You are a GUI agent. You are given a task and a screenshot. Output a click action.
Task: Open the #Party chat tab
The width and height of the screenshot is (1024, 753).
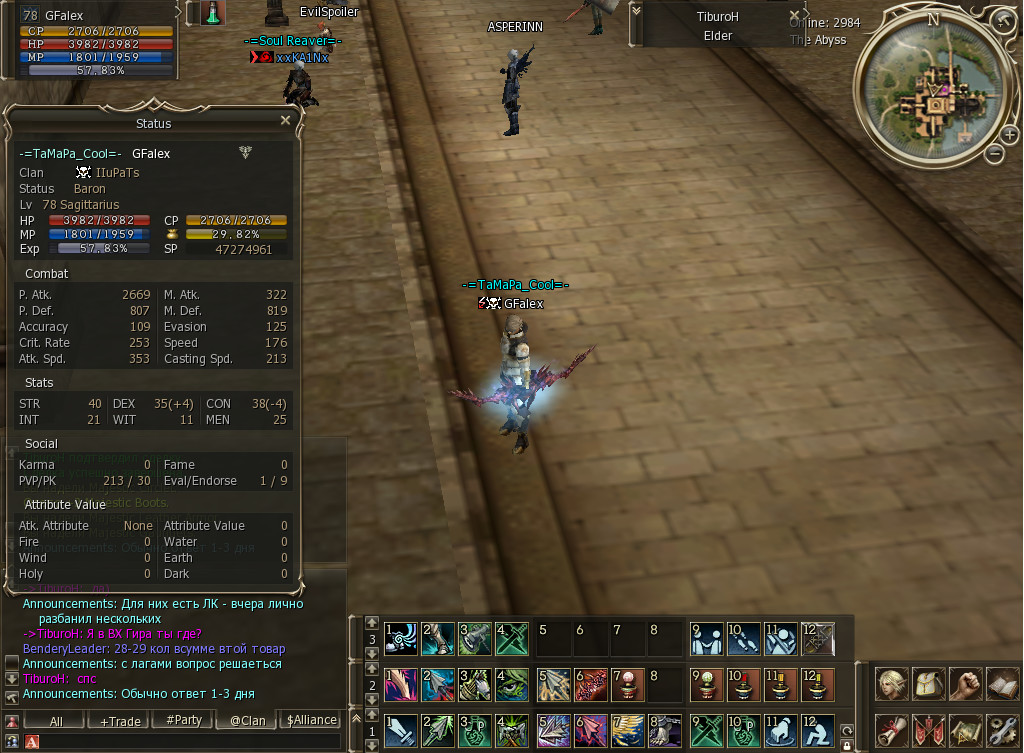184,720
